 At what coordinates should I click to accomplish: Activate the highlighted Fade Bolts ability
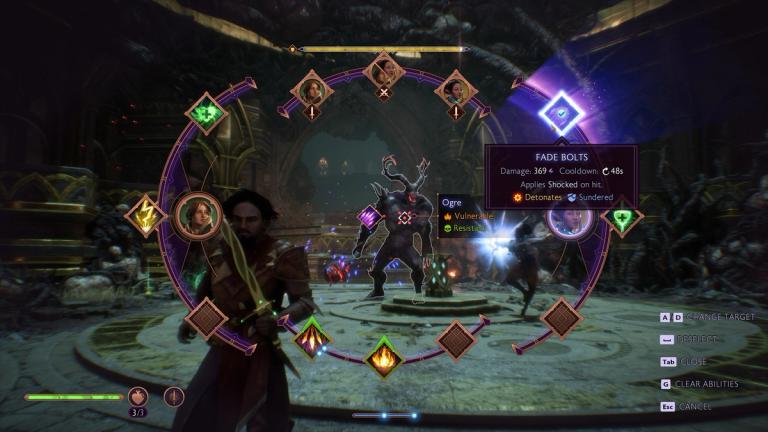(561, 114)
